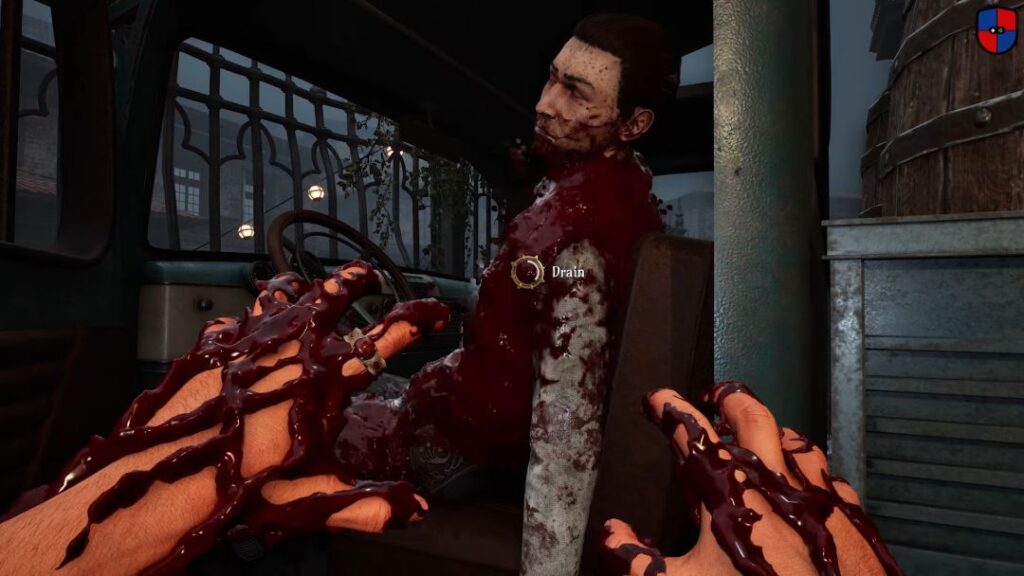Select the Drain interaction prompt

528,272
